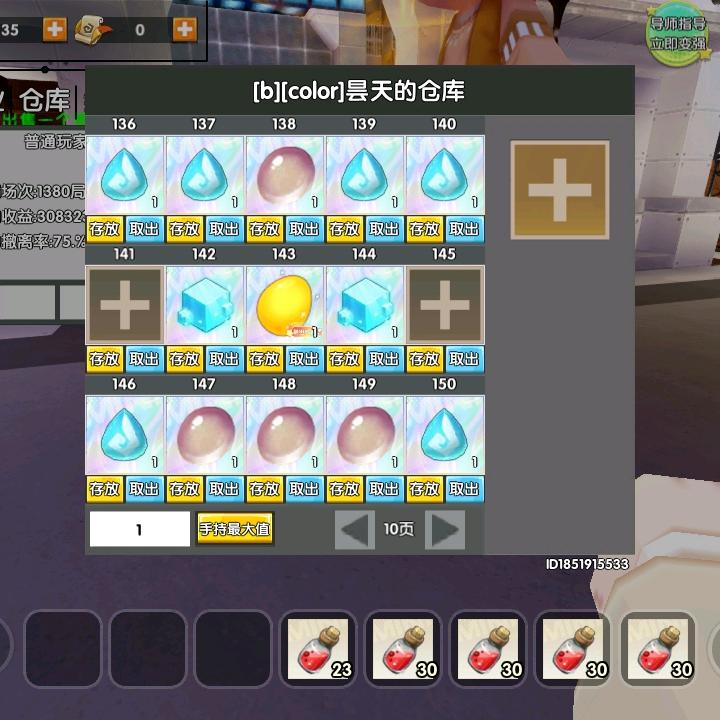This screenshot has height=720, width=720.
Task: Click the 手持最大值 button
Action: click(x=235, y=529)
